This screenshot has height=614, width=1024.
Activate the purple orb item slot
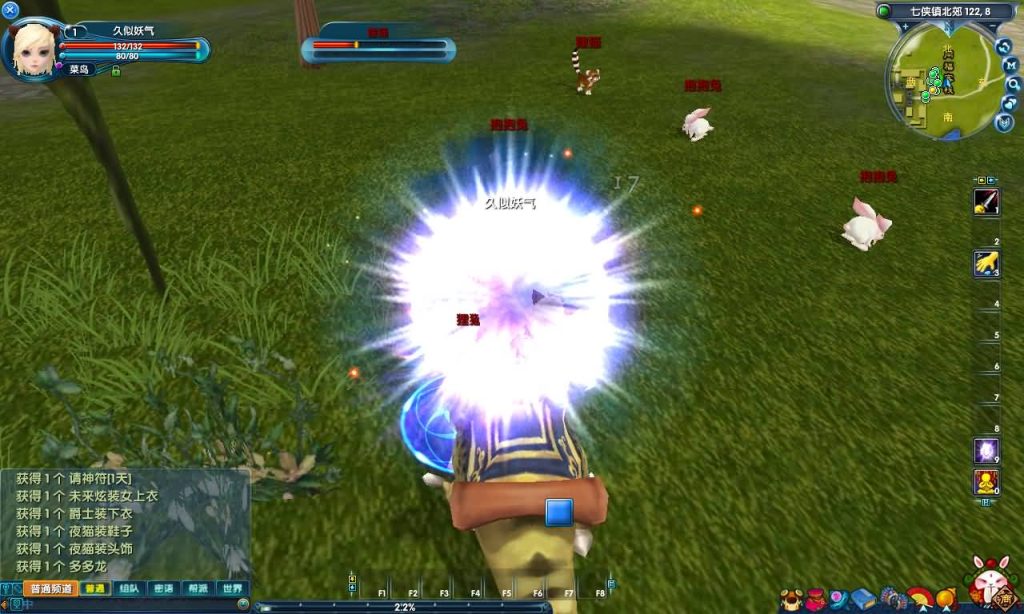pos(987,451)
